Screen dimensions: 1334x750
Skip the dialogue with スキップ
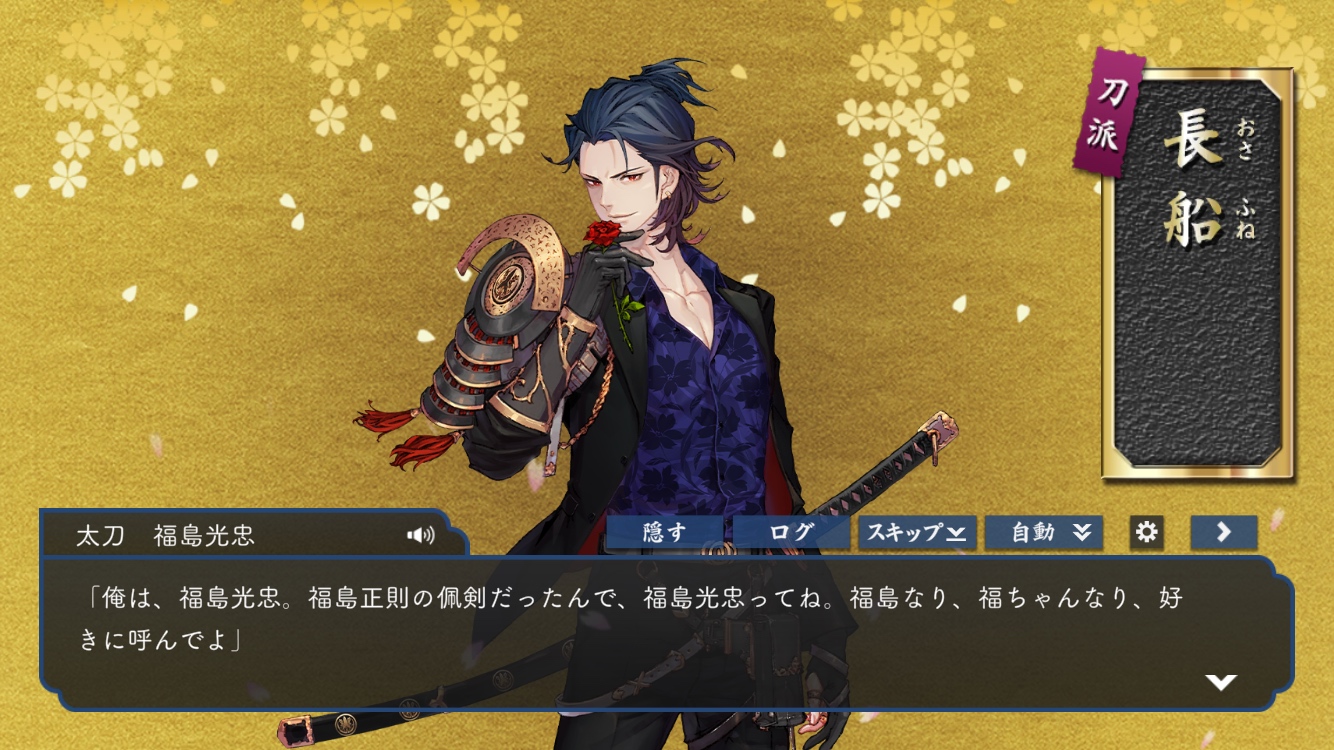916,532
